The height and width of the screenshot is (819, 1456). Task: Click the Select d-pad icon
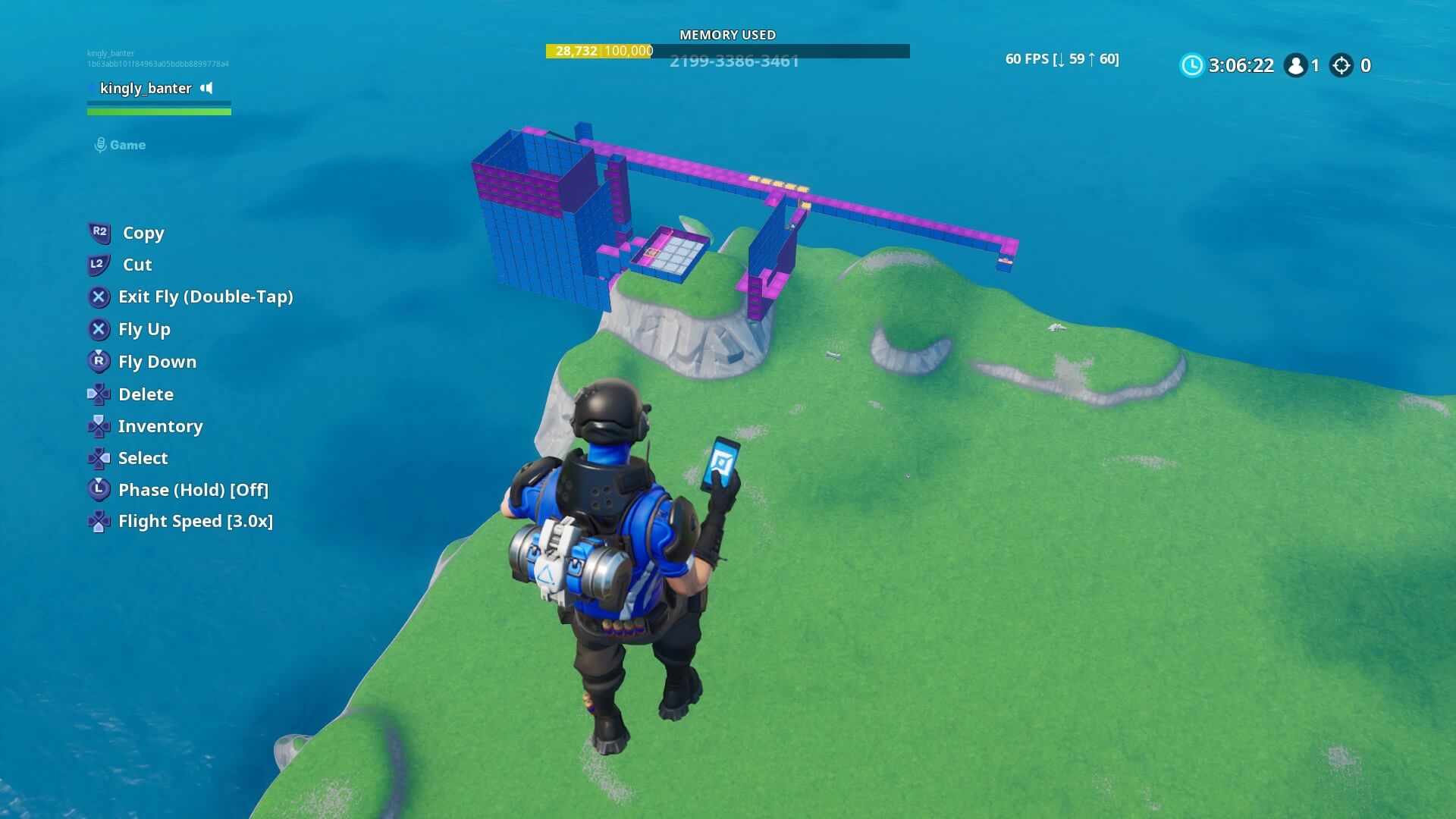pyautogui.click(x=98, y=458)
